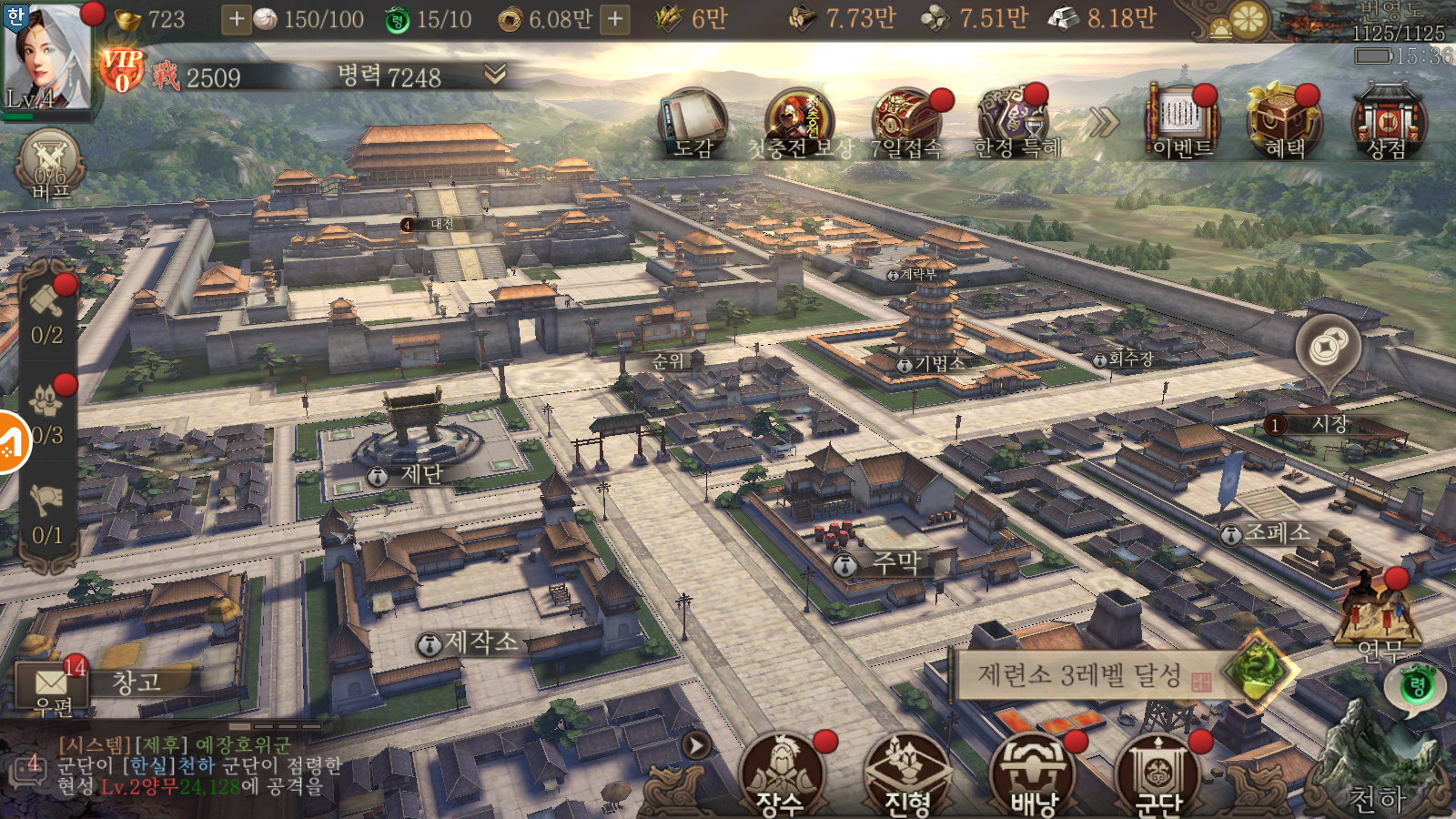Screen dimensions: 1456x819
Task: Open the 7일접속 login reward chest
Action: click(906, 124)
